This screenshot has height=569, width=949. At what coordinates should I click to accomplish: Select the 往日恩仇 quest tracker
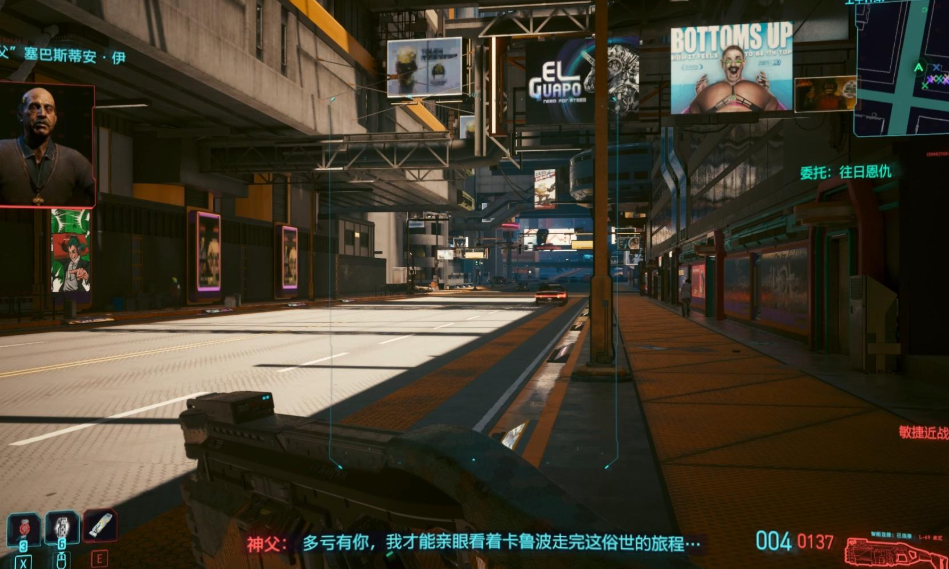[845, 172]
